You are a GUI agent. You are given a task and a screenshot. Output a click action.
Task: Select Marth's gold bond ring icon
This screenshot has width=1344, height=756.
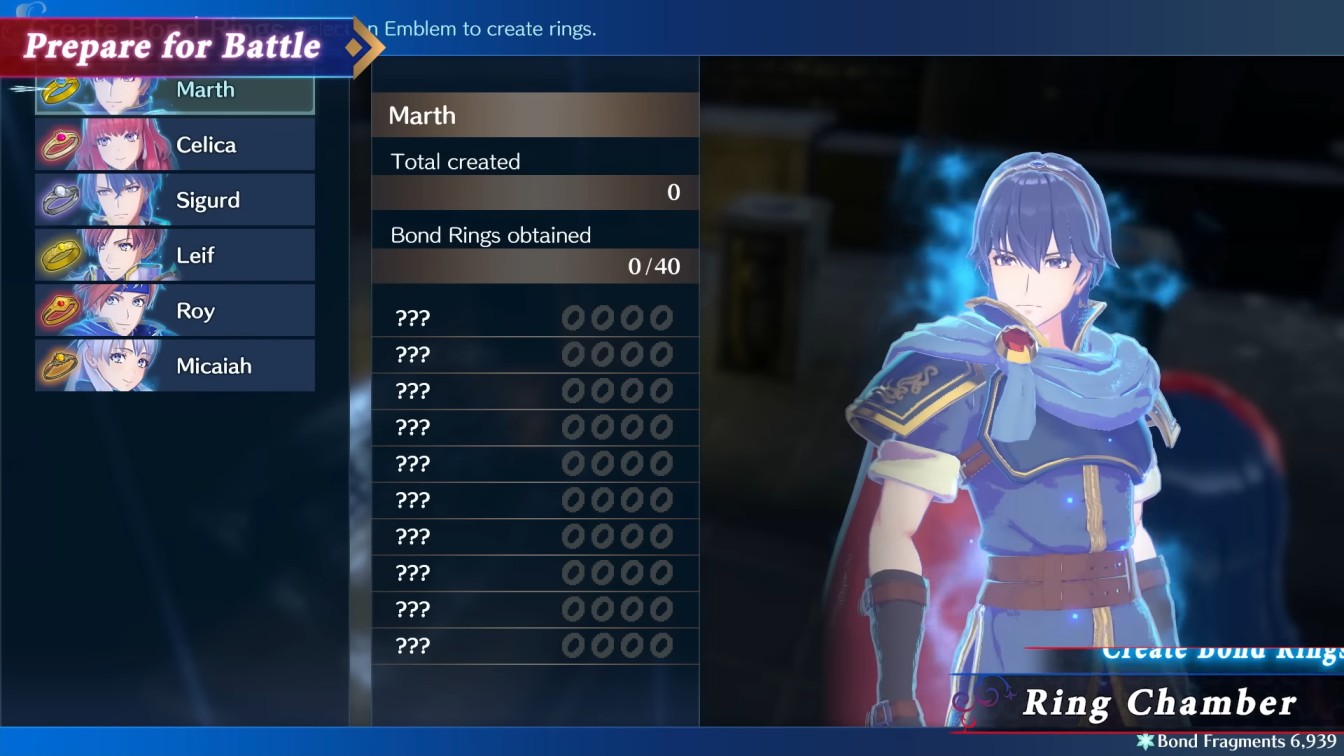click(x=61, y=89)
